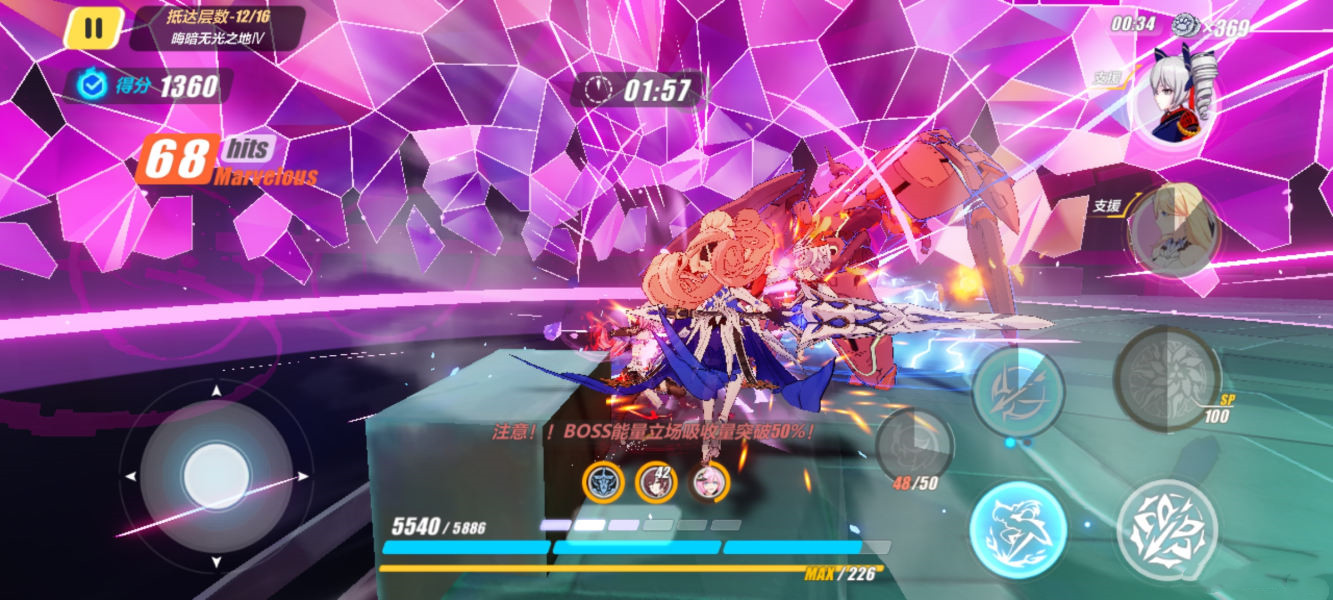Activate the circular arrows skill button
Viewport: 1333px width, 600px height.
(x=1018, y=391)
